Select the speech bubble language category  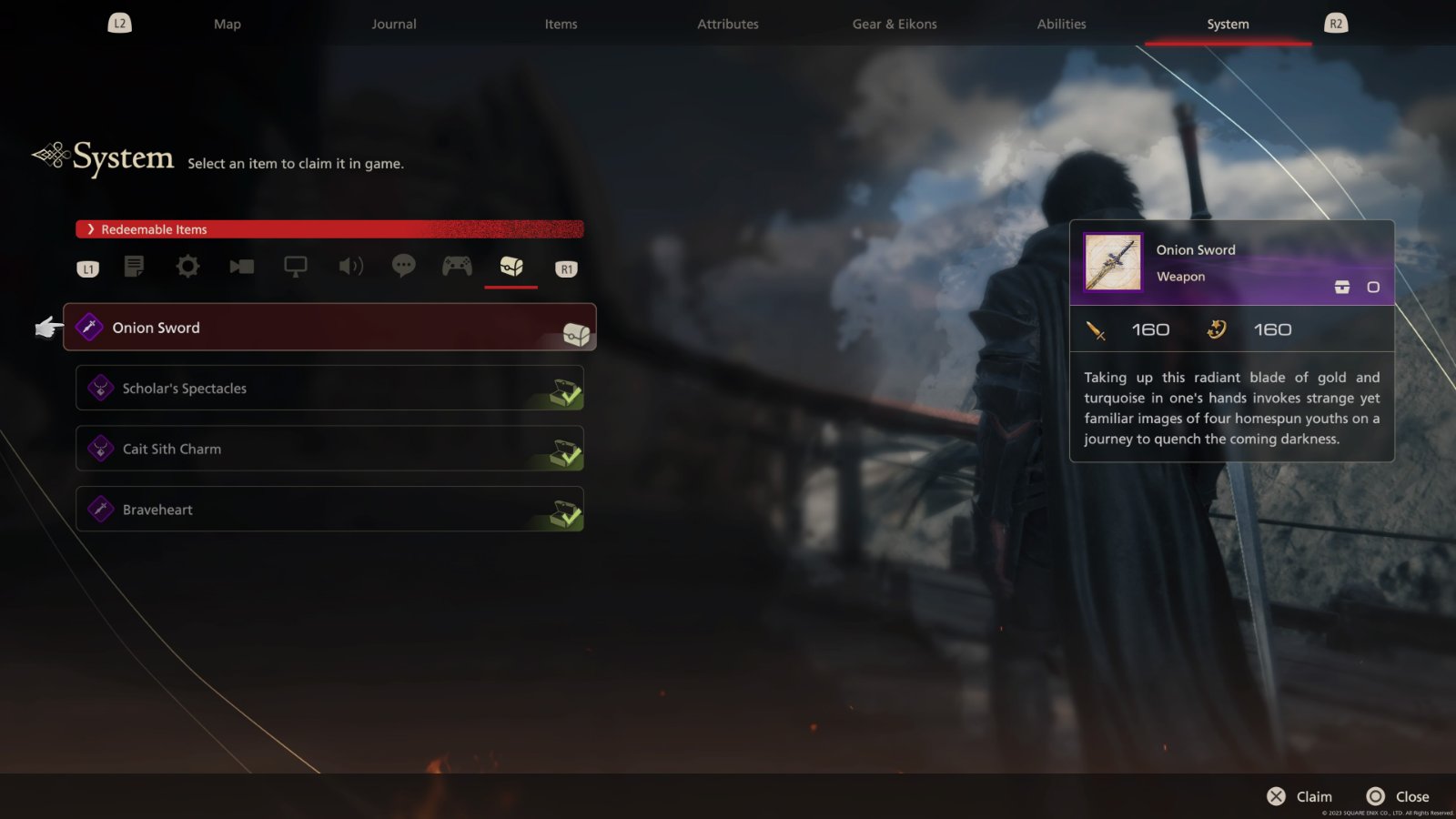404,266
